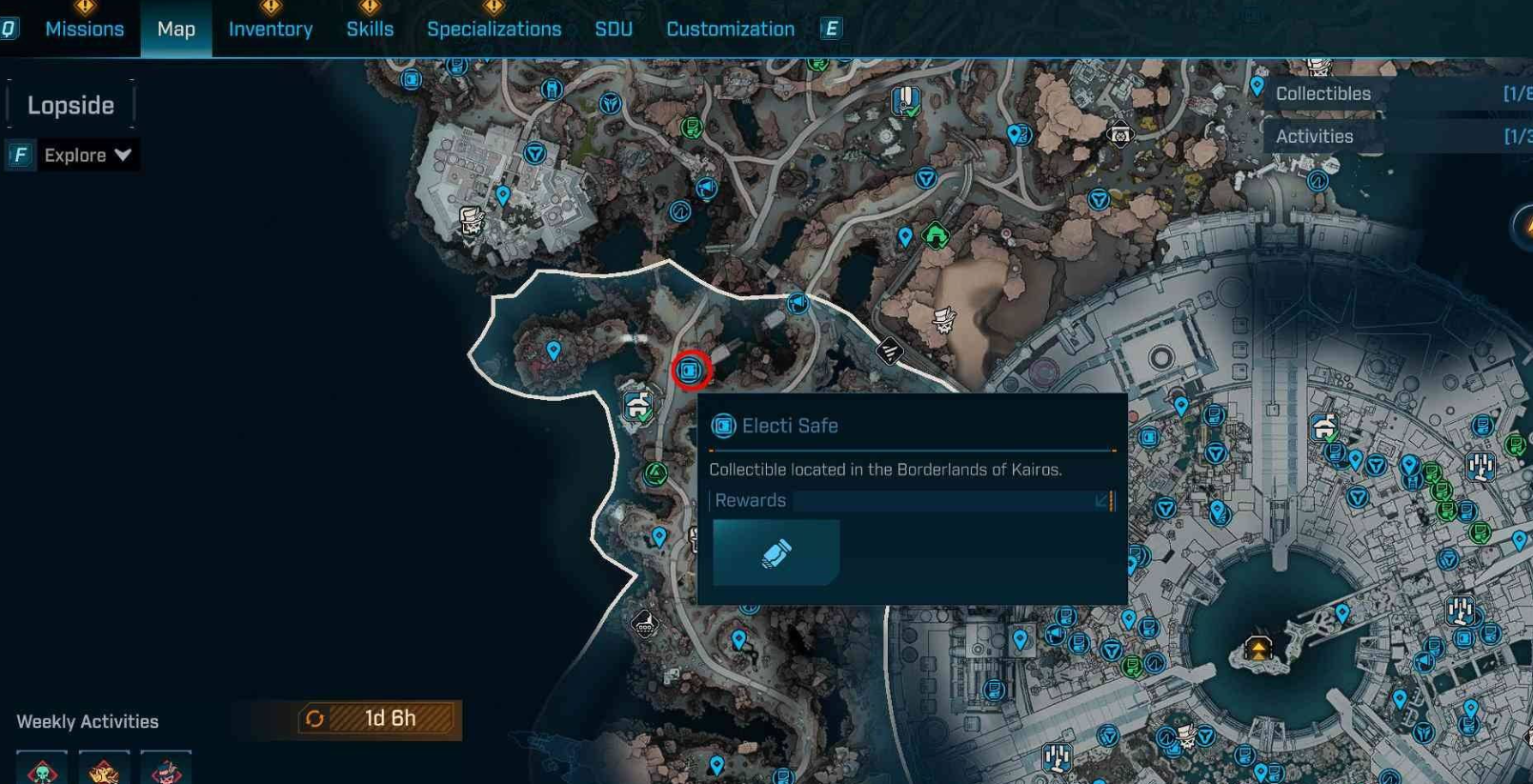Screen dimensions: 1533x784
Task: Open the Skills tab
Action: (x=370, y=30)
